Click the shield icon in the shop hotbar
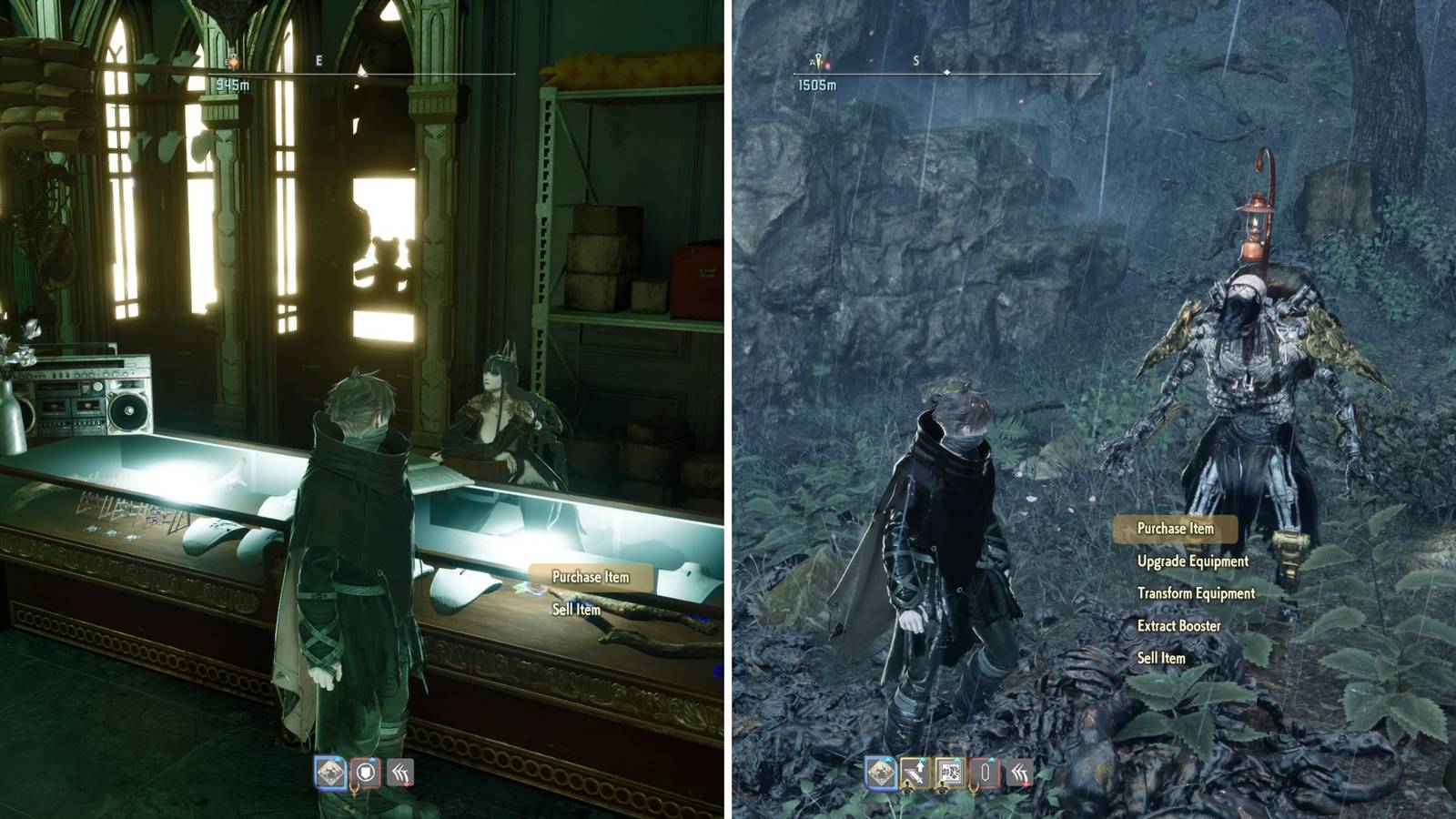 click(x=365, y=772)
